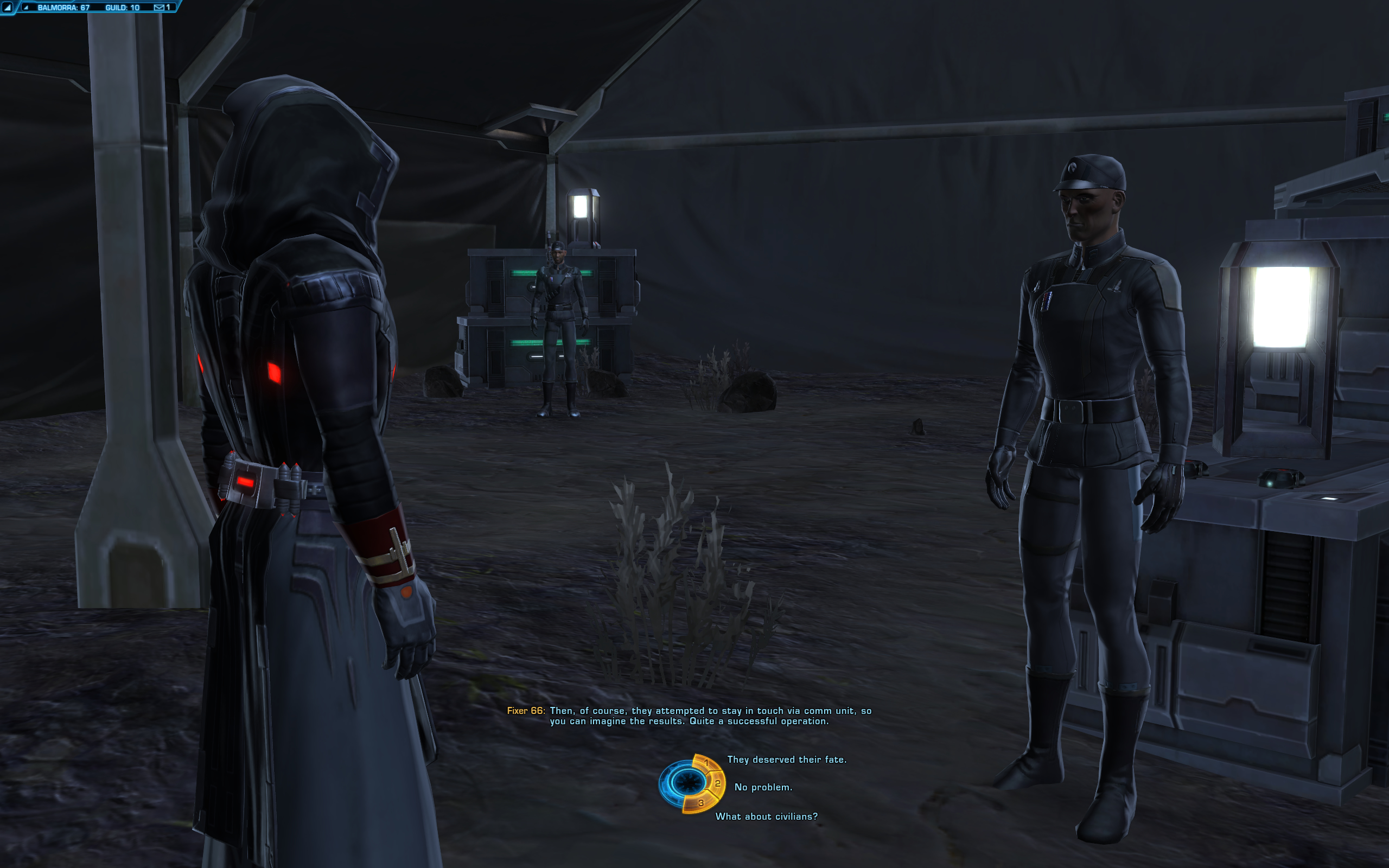Select the "No problem." dialogue response
This screenshot has width=1389, height=868.
pos(763,787)
